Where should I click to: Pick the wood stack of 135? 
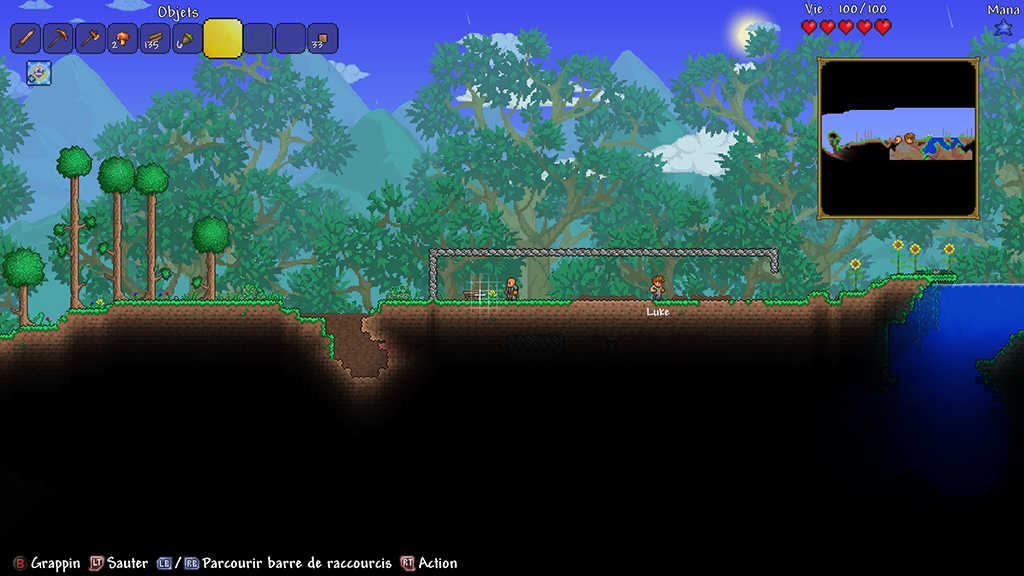(x=154, y=39)
